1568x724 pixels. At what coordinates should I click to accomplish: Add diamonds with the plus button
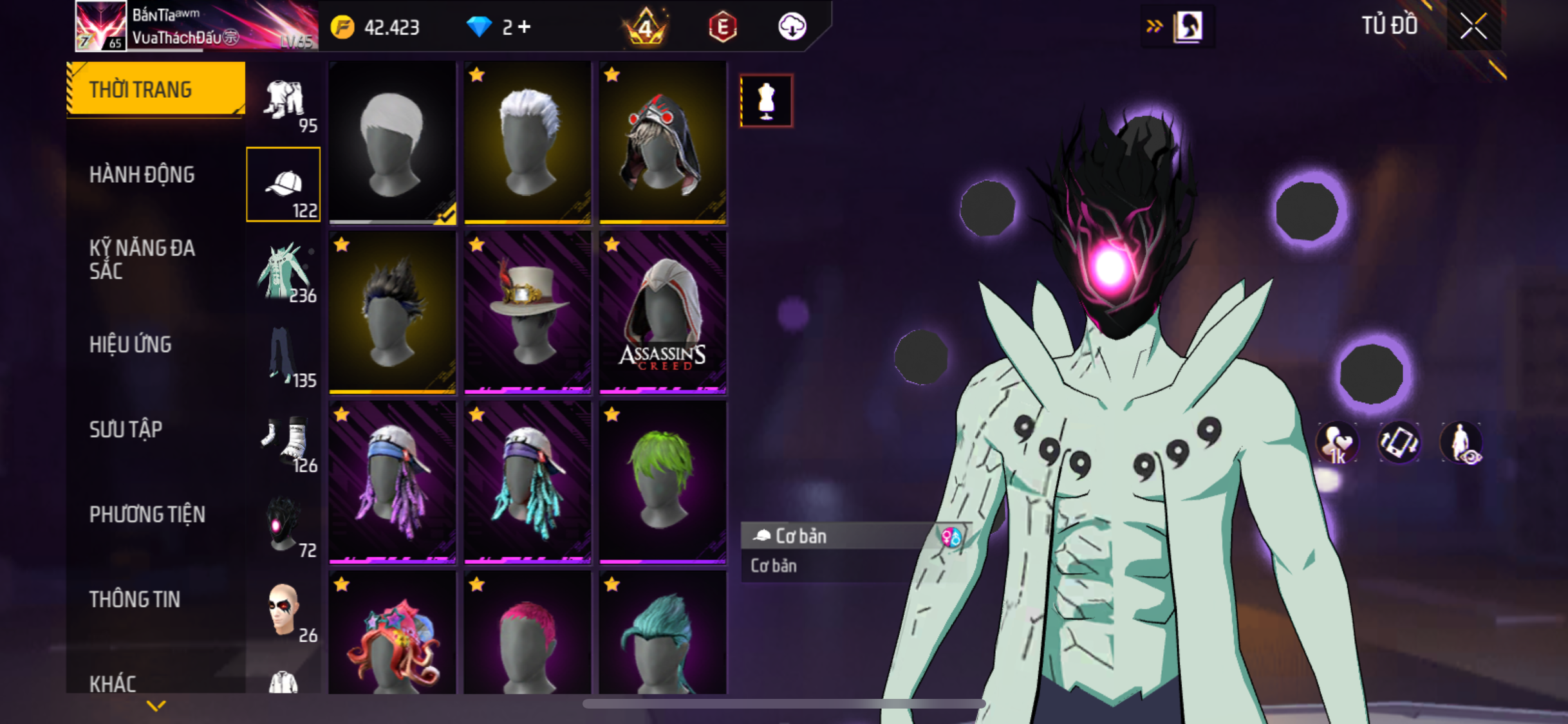525,27
